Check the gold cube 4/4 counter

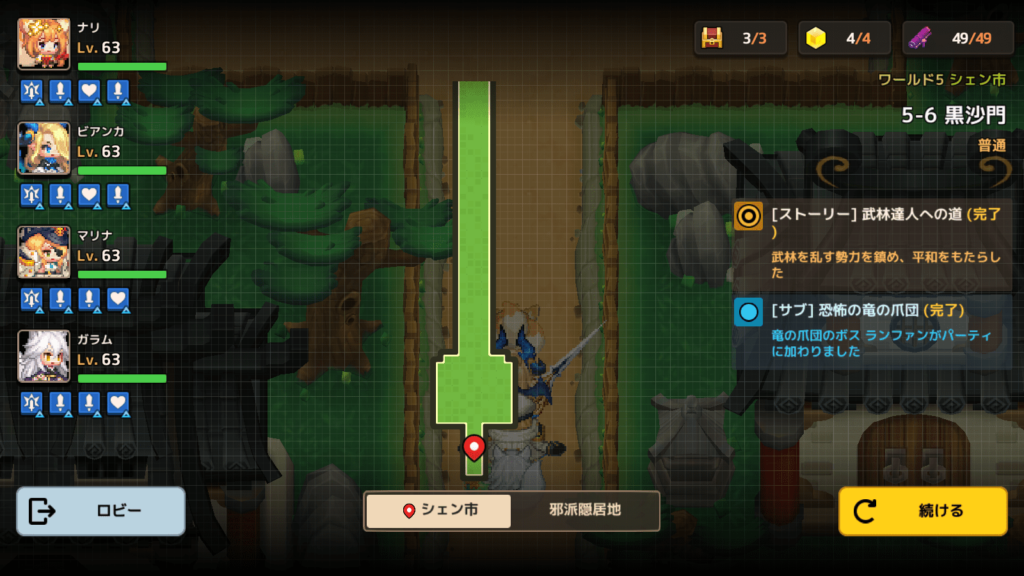coord(844,38)
